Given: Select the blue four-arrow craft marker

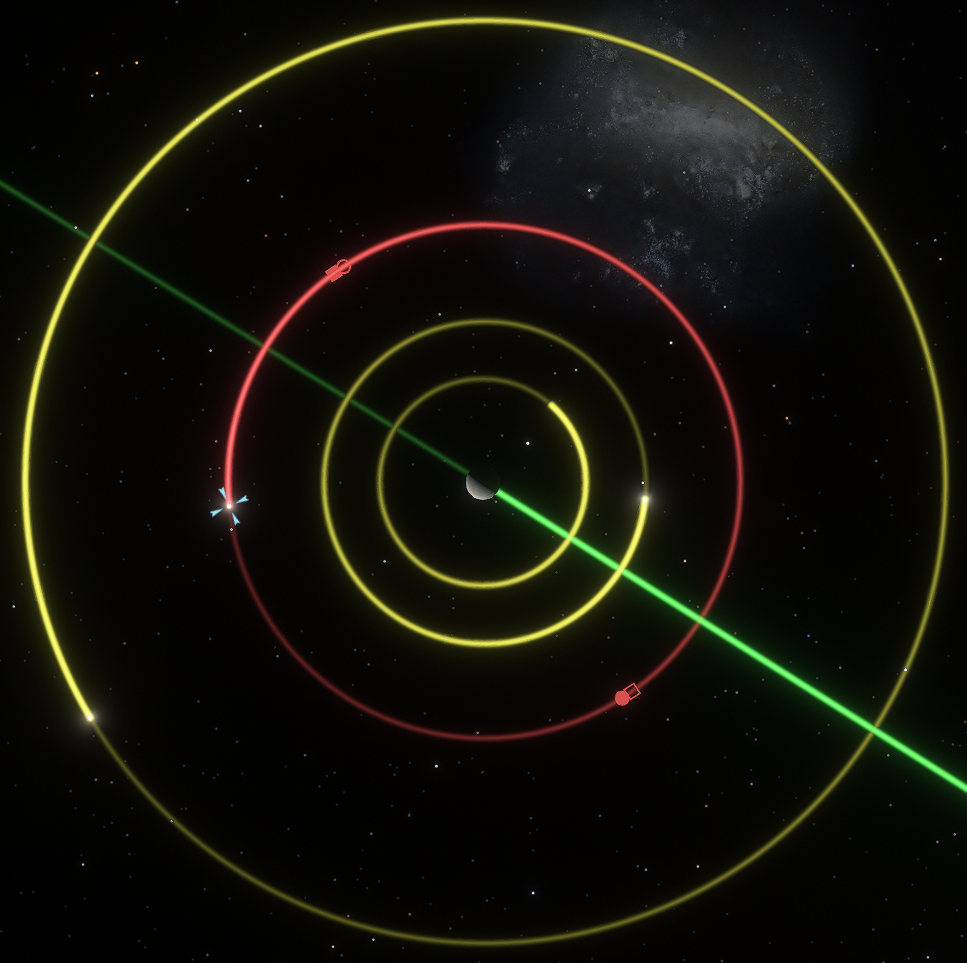Looking at the screenshot, I should click(x=229, y=505).
